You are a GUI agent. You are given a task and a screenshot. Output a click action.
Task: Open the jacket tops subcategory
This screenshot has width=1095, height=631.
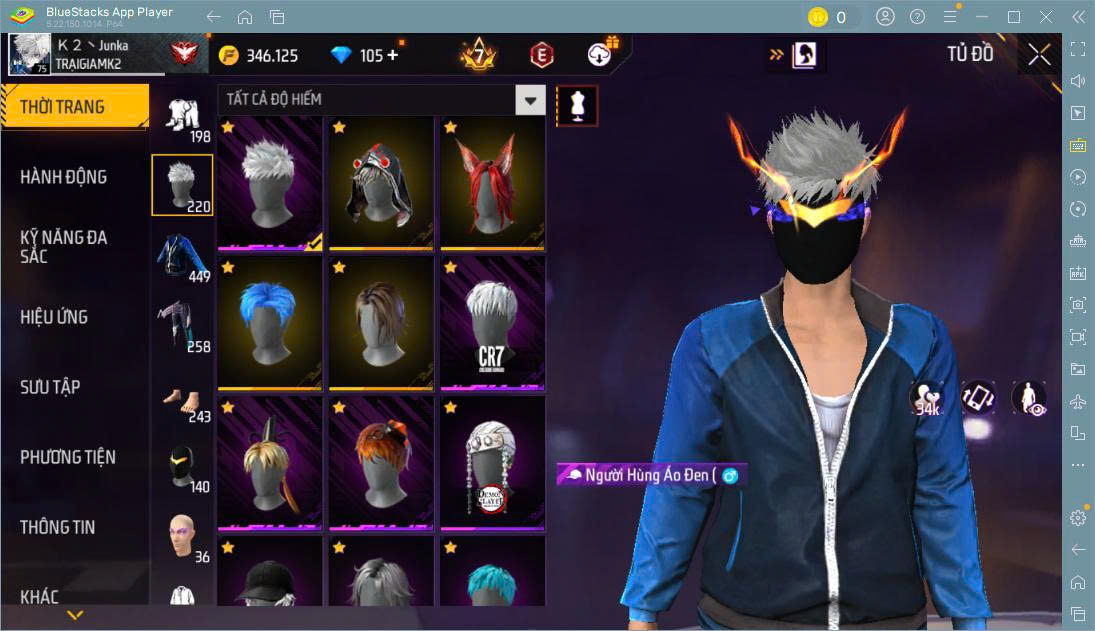pos(182,256)
